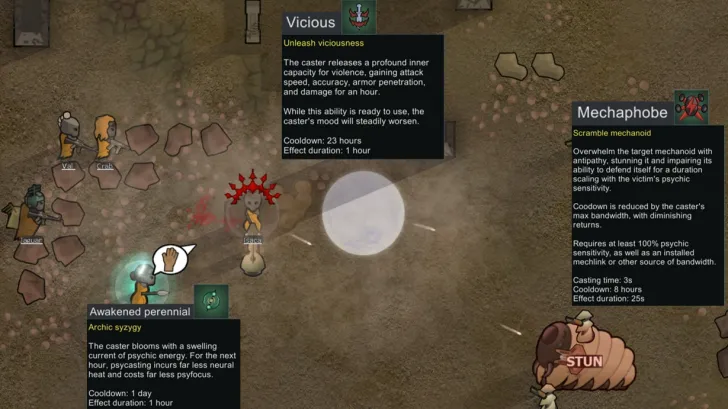The image size is (728, 409).
Task: Activate the Awakened perennial Archic syzygy icon
Action: coord(211,300)
